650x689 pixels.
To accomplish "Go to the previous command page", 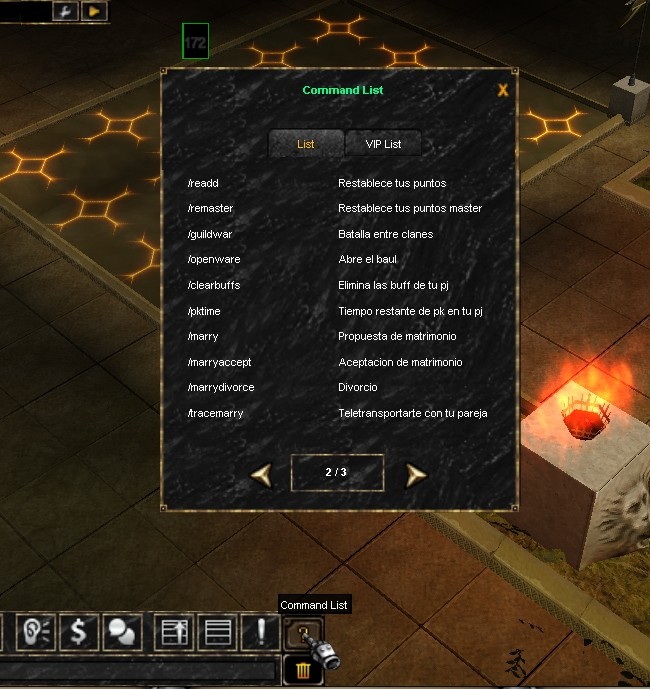I will (x=260, y=474).
